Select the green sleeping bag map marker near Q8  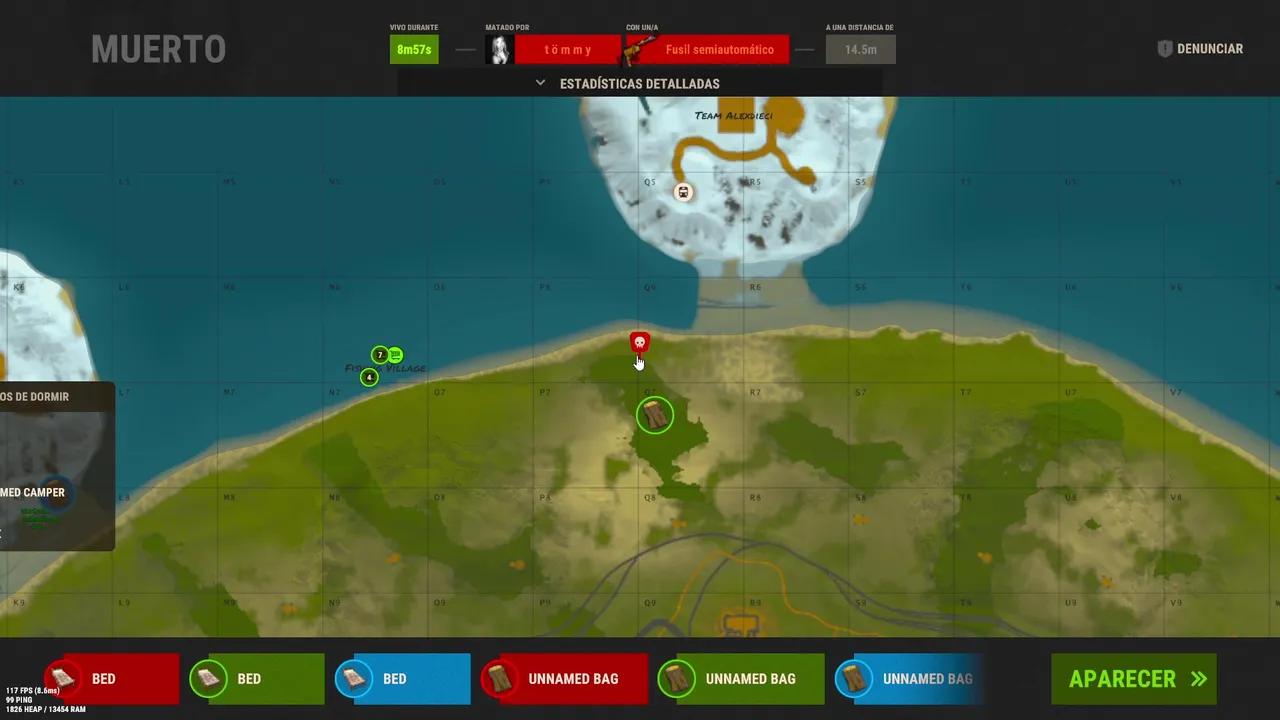coord(655,415)
